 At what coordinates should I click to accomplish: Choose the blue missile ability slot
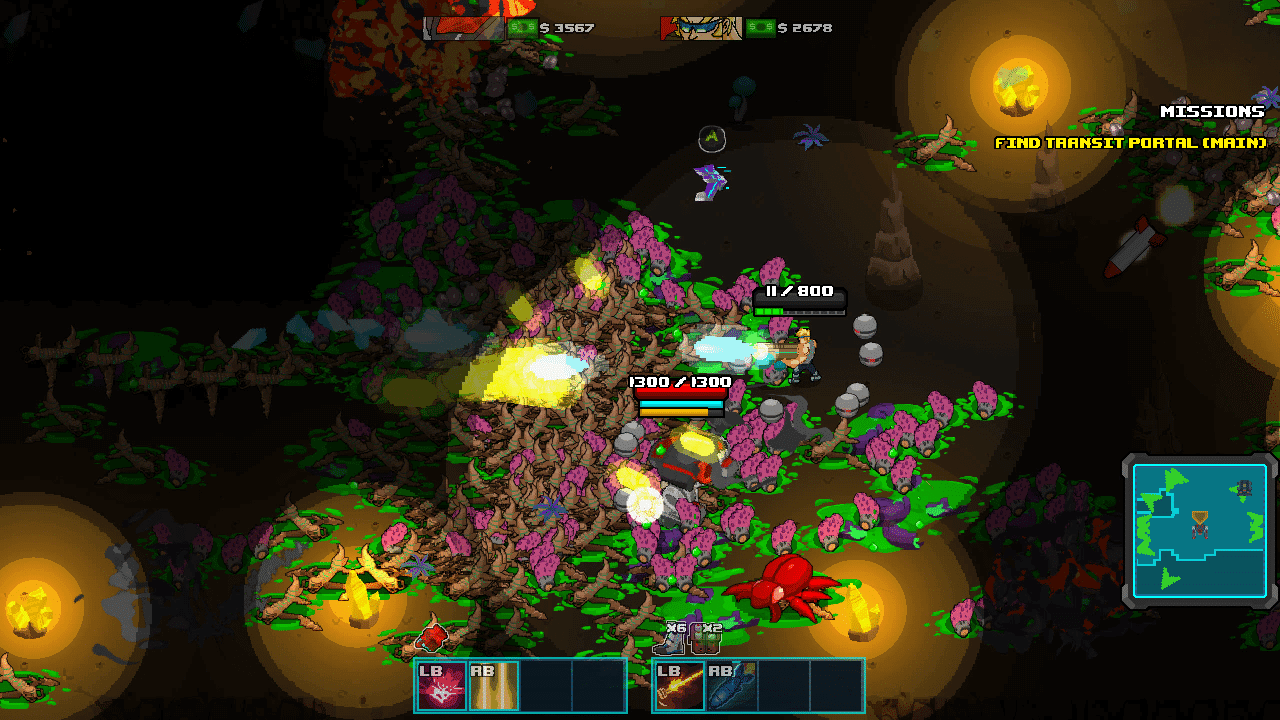click(732, 686)
